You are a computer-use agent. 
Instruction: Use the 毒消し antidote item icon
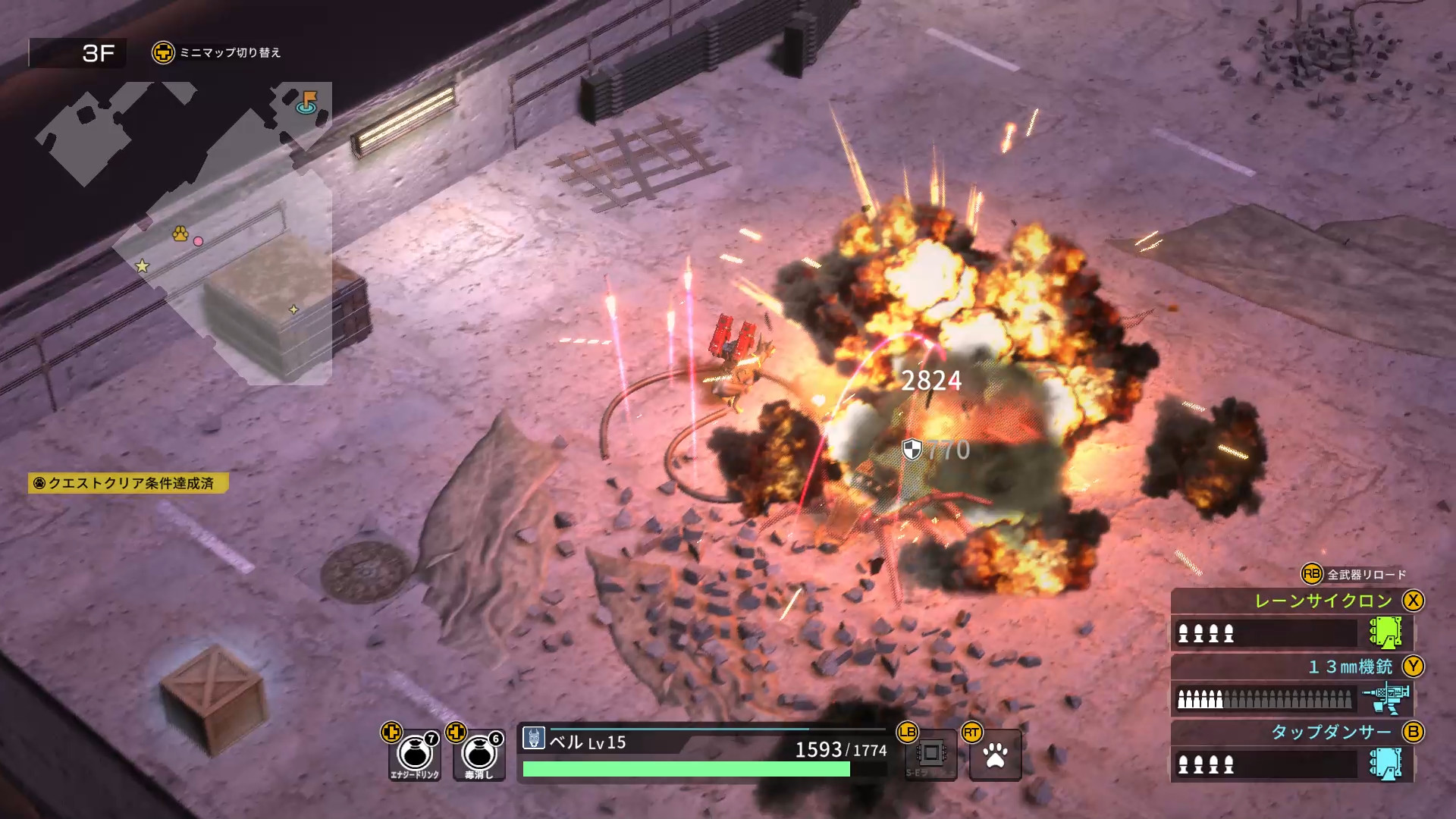click(478, 753)
